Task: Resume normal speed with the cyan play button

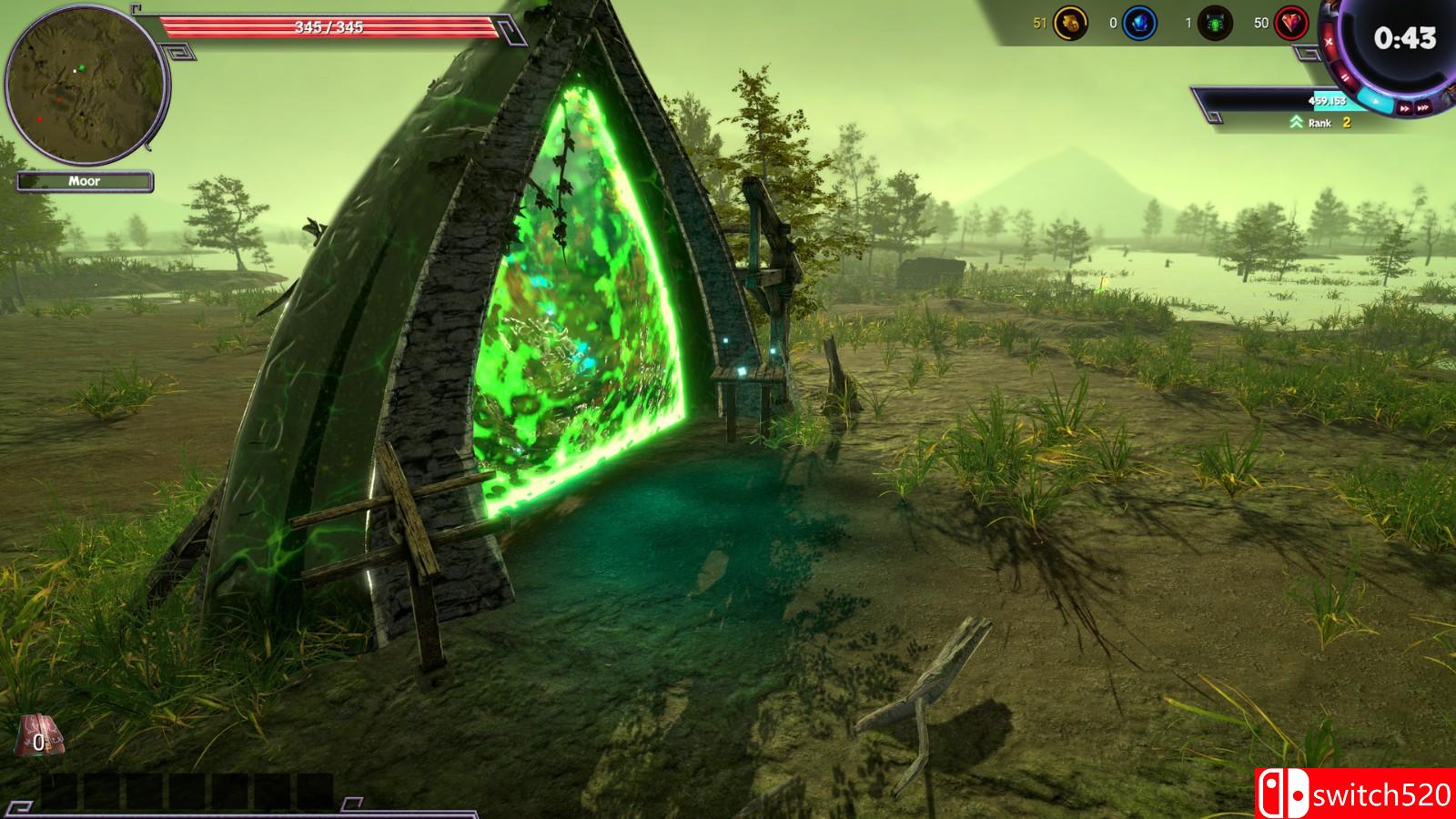Action: click(1376, 101)
